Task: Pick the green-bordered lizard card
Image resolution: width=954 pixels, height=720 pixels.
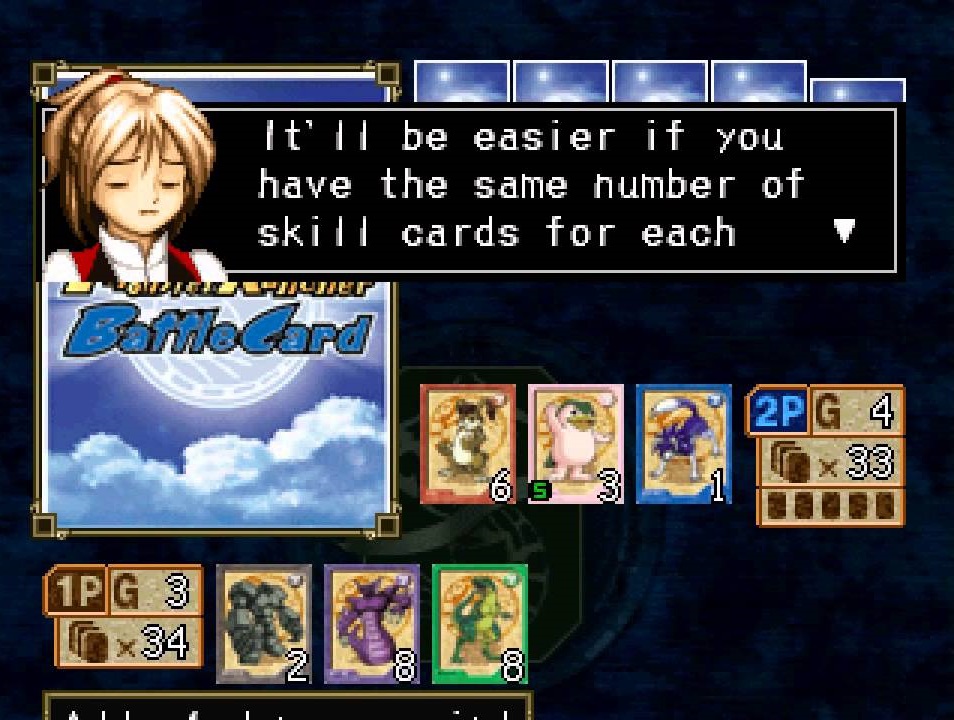Action: click(479, 624)
